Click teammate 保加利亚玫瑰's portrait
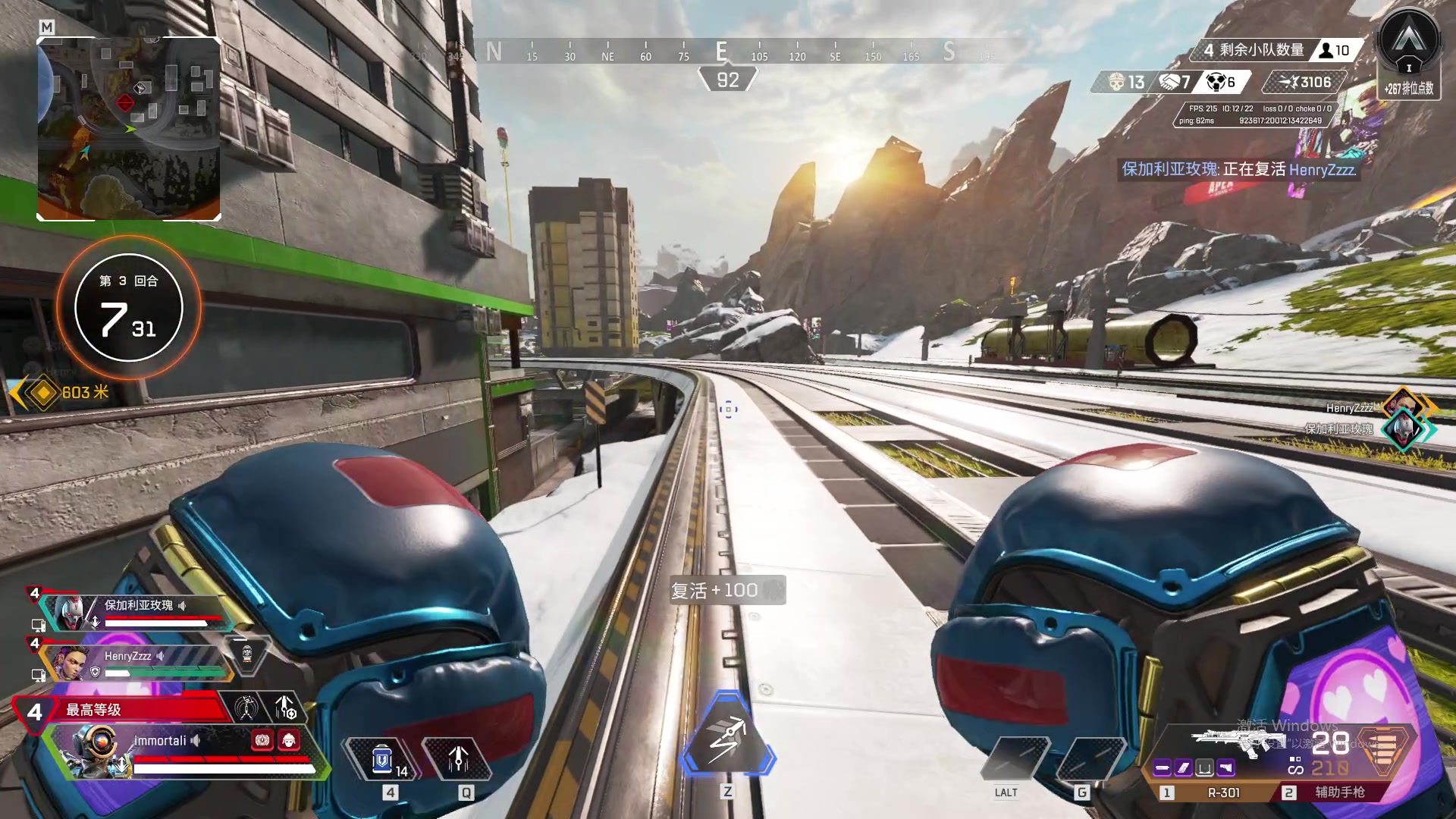The image size is (1456, 819). point(70,612)
